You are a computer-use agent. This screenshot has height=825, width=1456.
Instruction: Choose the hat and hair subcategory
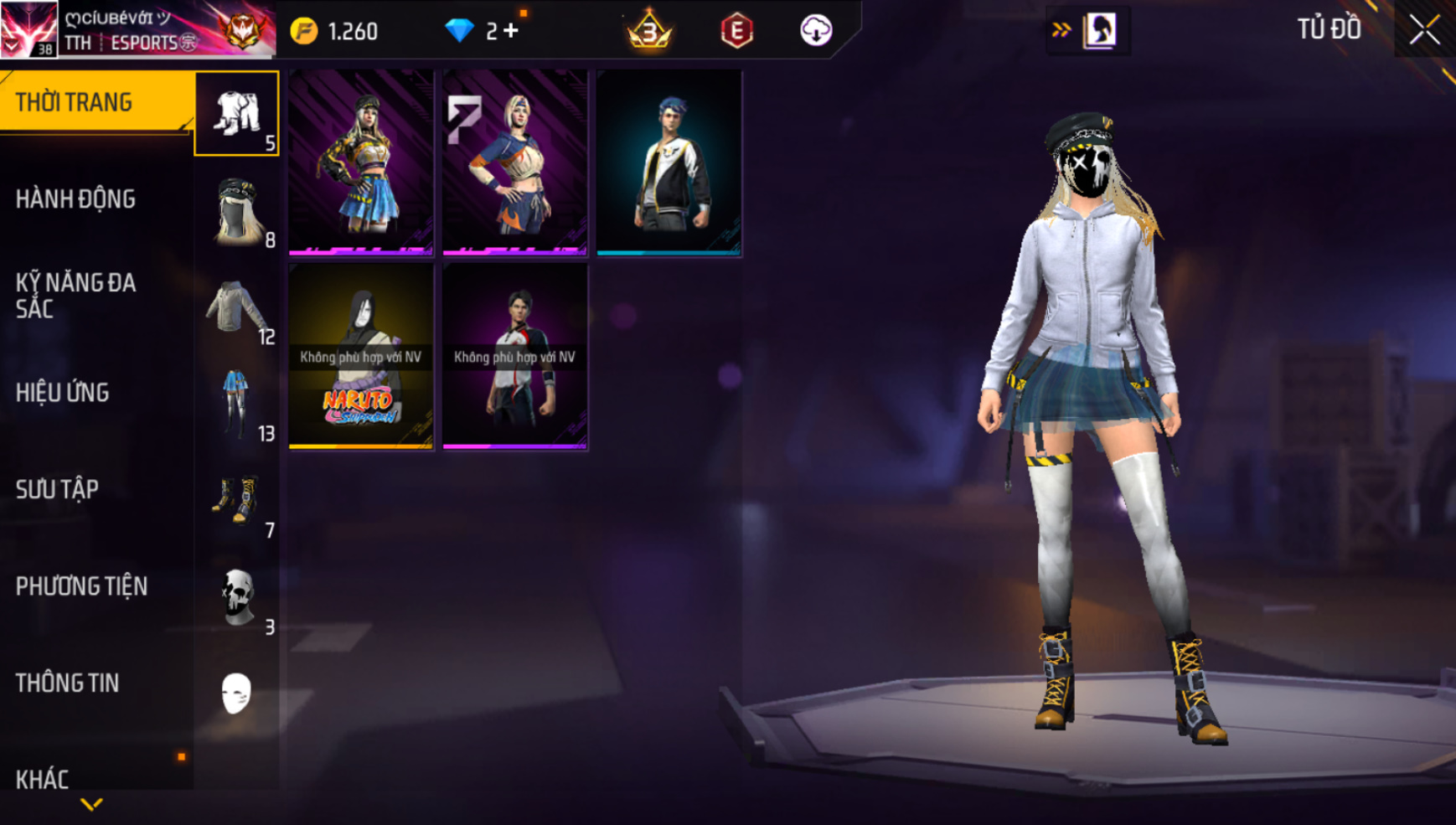237,211
